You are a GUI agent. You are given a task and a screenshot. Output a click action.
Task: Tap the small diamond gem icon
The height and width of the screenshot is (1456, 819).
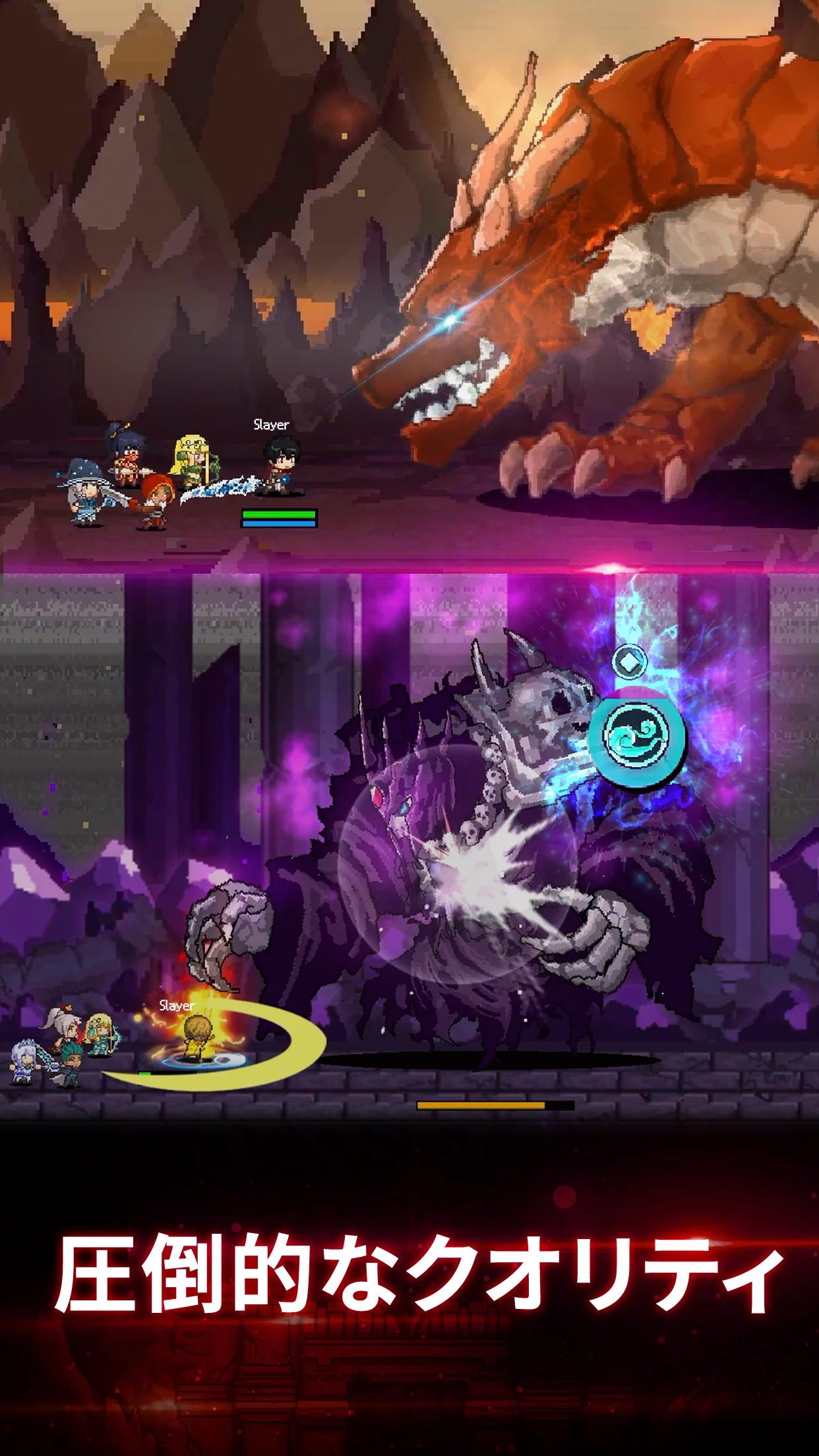pos(629,661)
